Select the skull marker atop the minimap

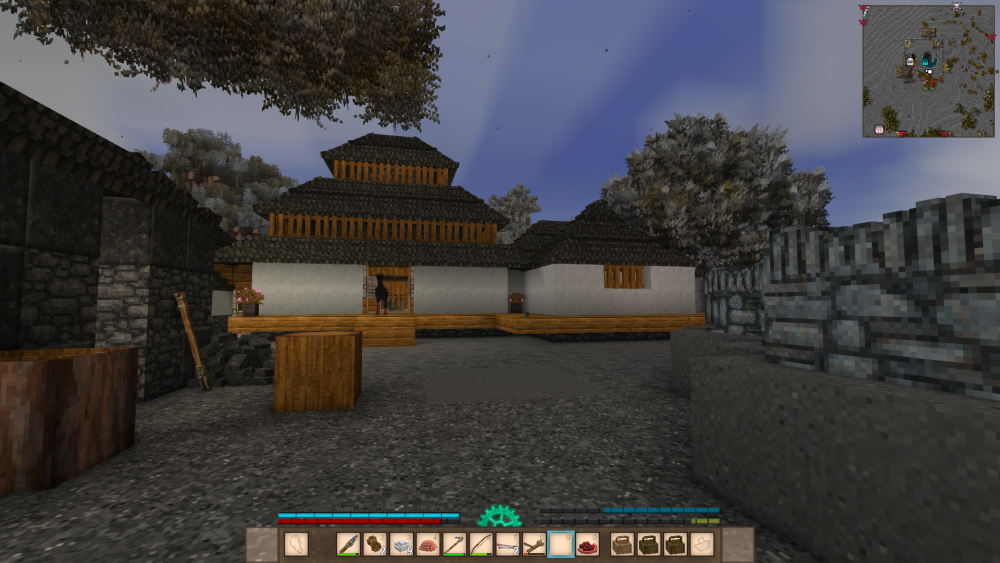(x=957, y=5)
